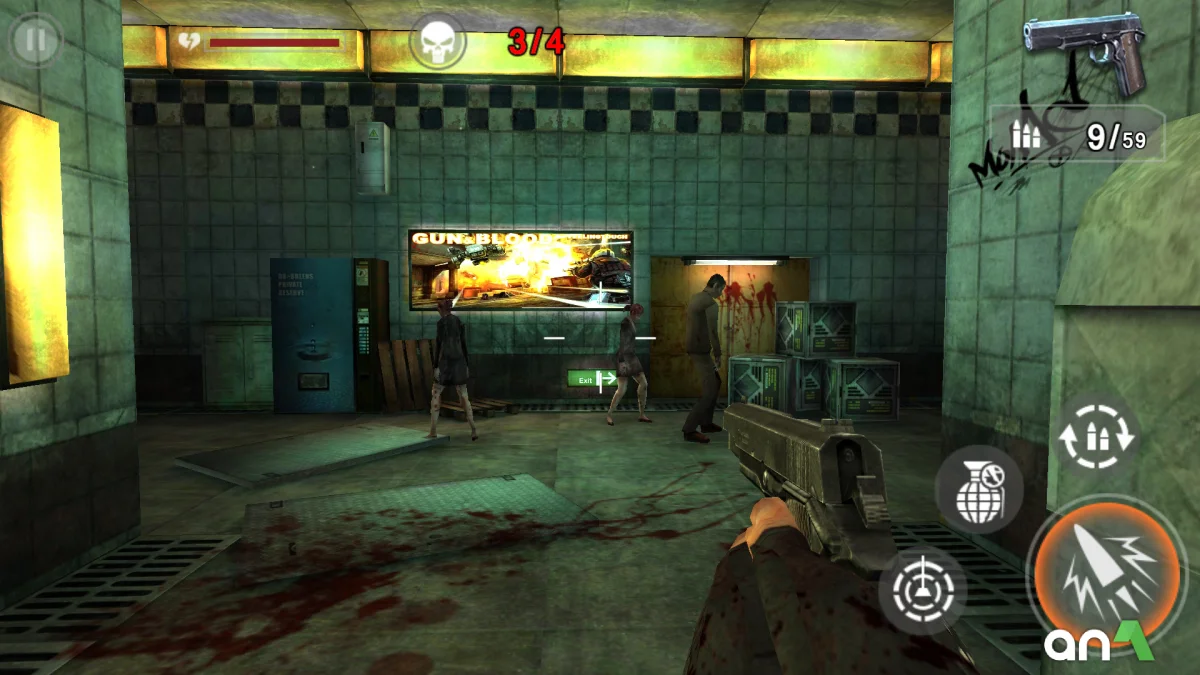Pause the game
Viewport: 1200px width, 675px height.
pos(36,41)
